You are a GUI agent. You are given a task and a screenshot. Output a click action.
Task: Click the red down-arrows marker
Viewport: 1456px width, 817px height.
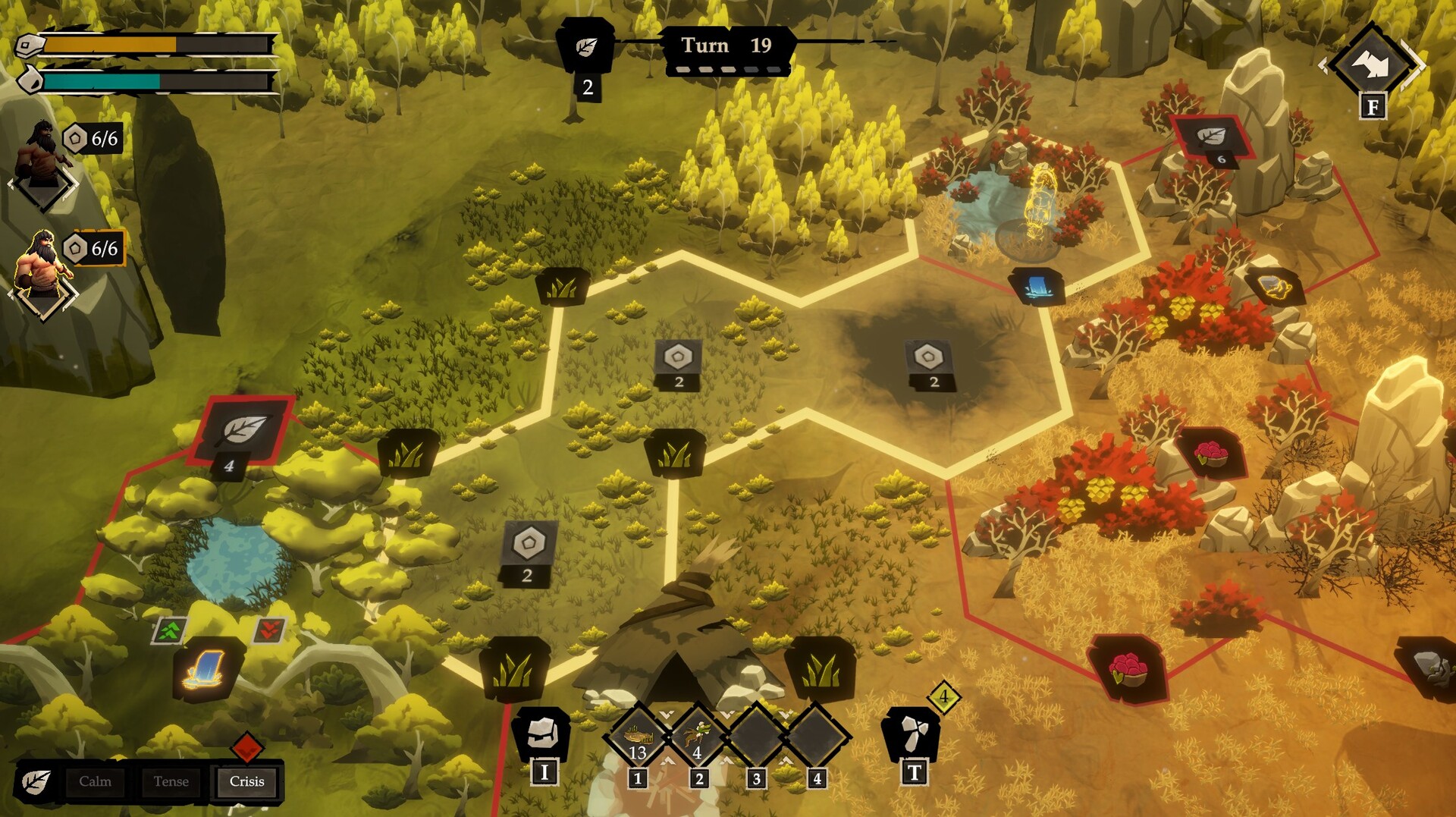[268, 629]
